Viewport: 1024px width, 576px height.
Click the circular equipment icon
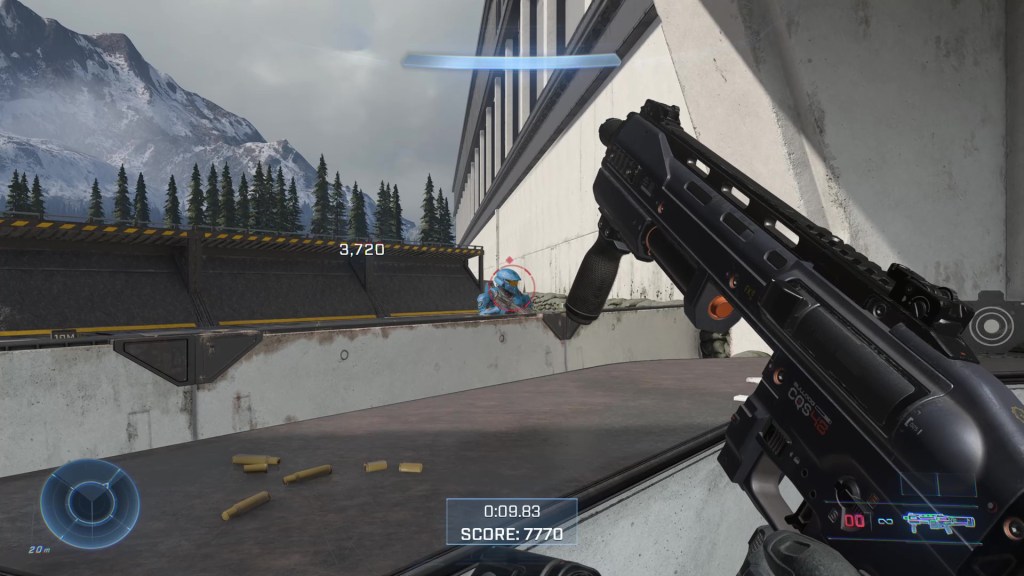[x=993, y=324]
